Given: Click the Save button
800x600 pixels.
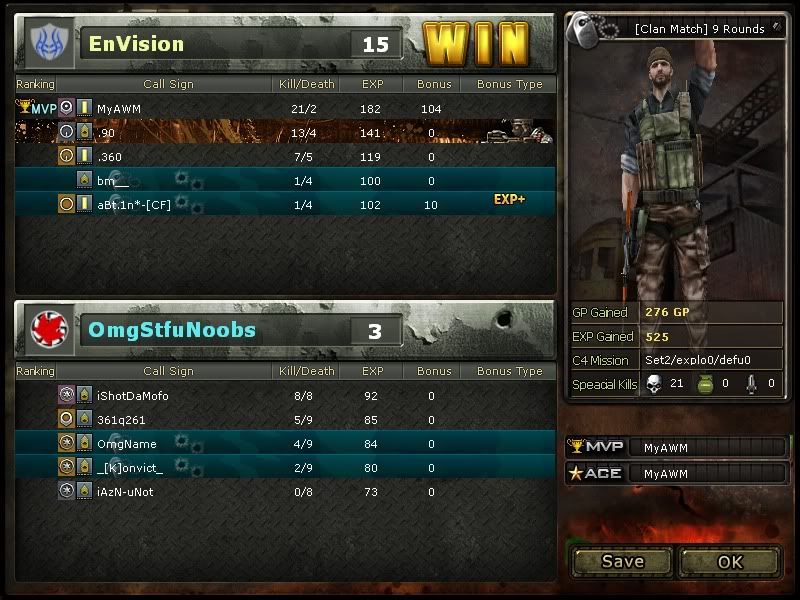Looking at the screenshot, I should [x=622, y=562].
